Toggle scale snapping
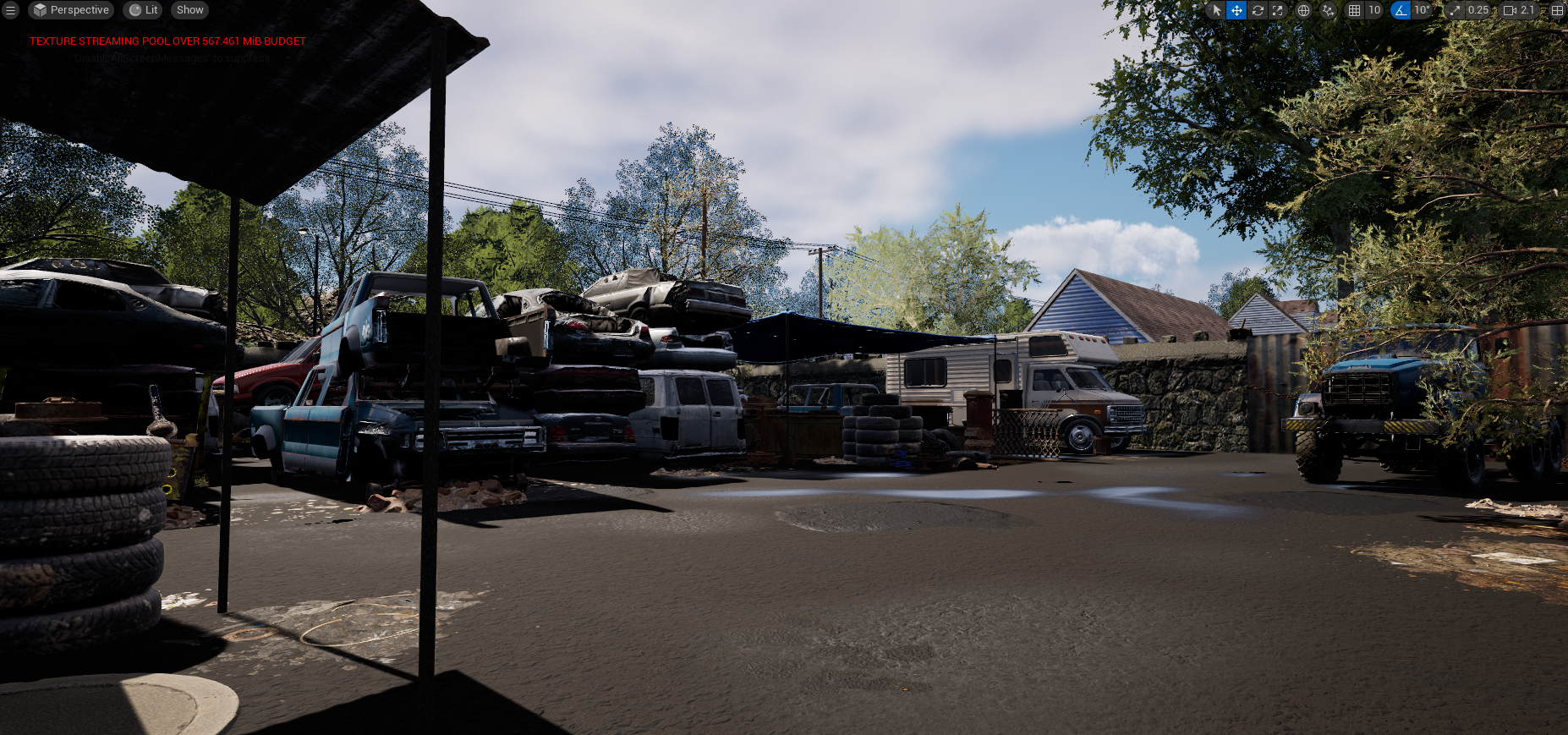 pyautogui.click(x=1455, y=10)
